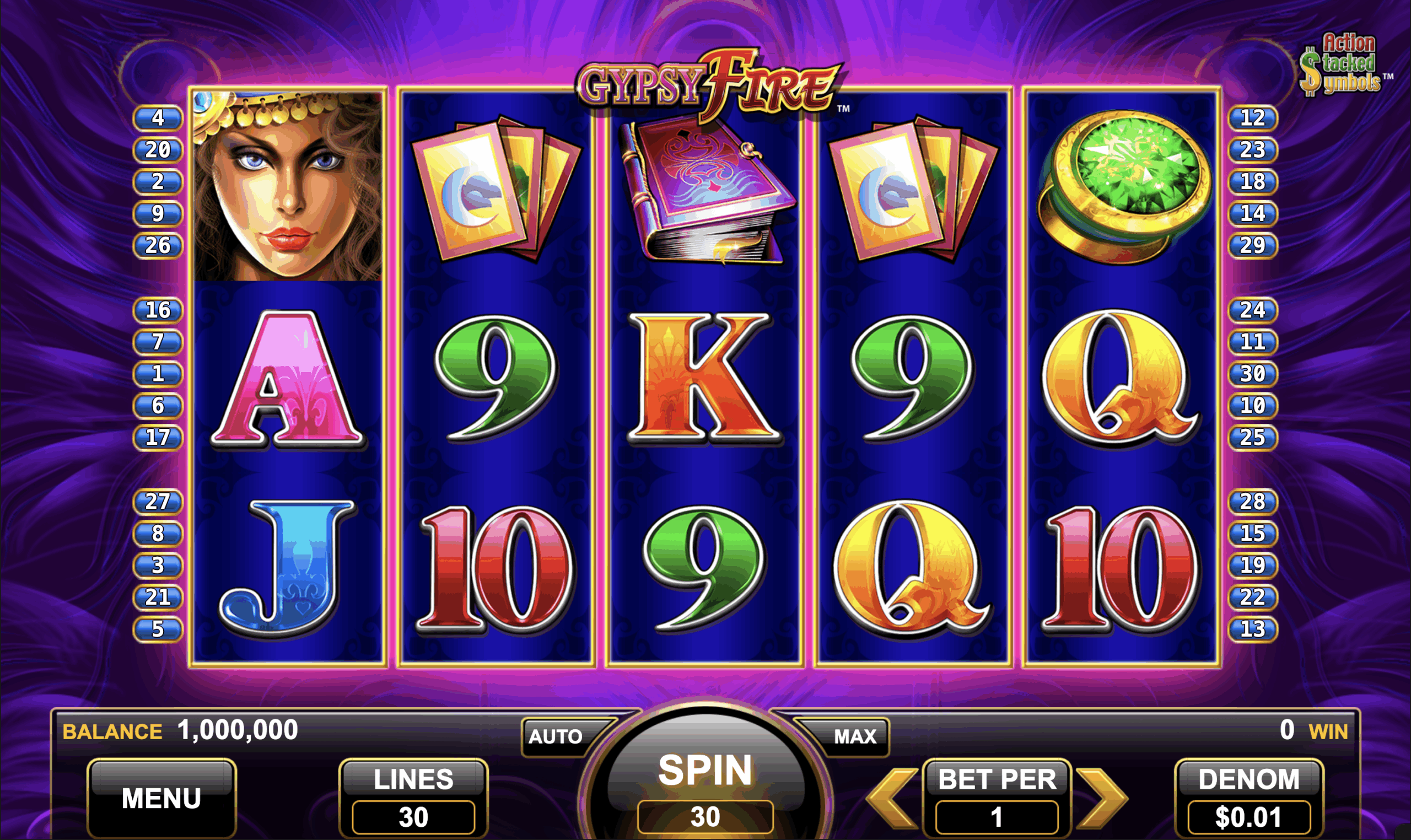
Task: Place the MAX bet
Action: [855, 736]
